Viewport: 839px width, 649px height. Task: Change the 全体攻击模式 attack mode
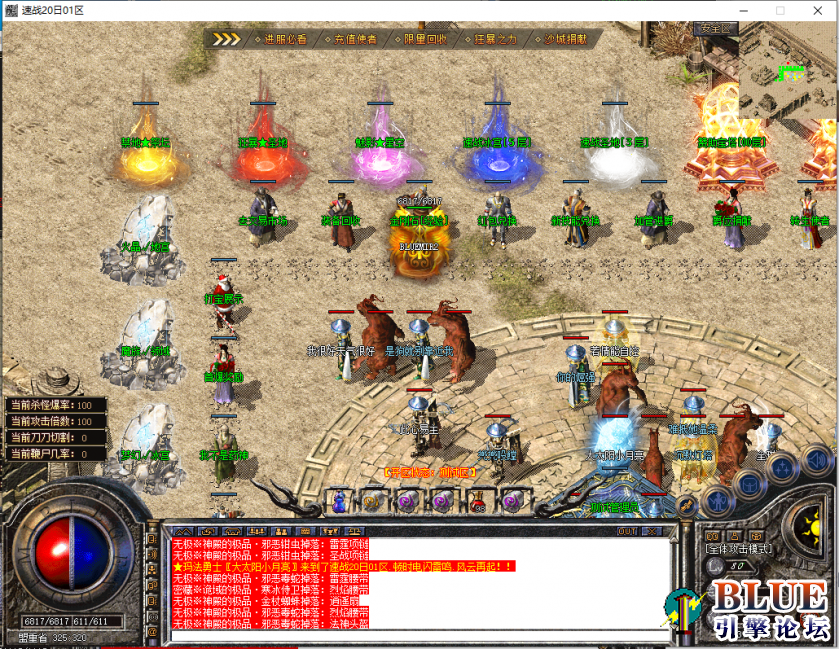click(737, 549)
